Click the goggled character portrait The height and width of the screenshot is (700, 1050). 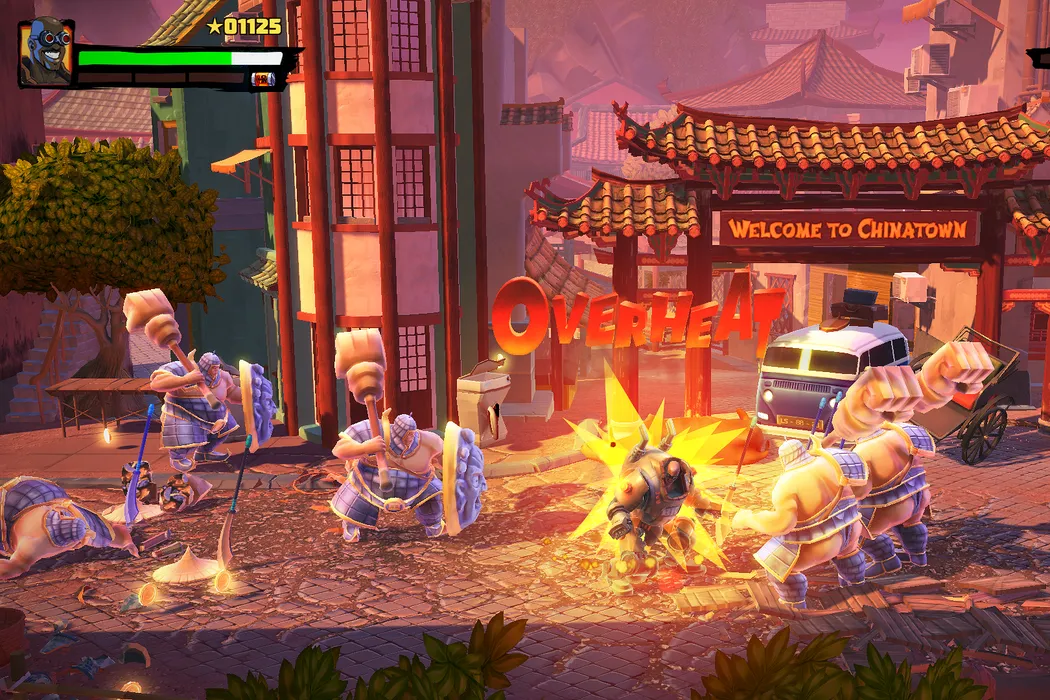(x=45, y=52)
